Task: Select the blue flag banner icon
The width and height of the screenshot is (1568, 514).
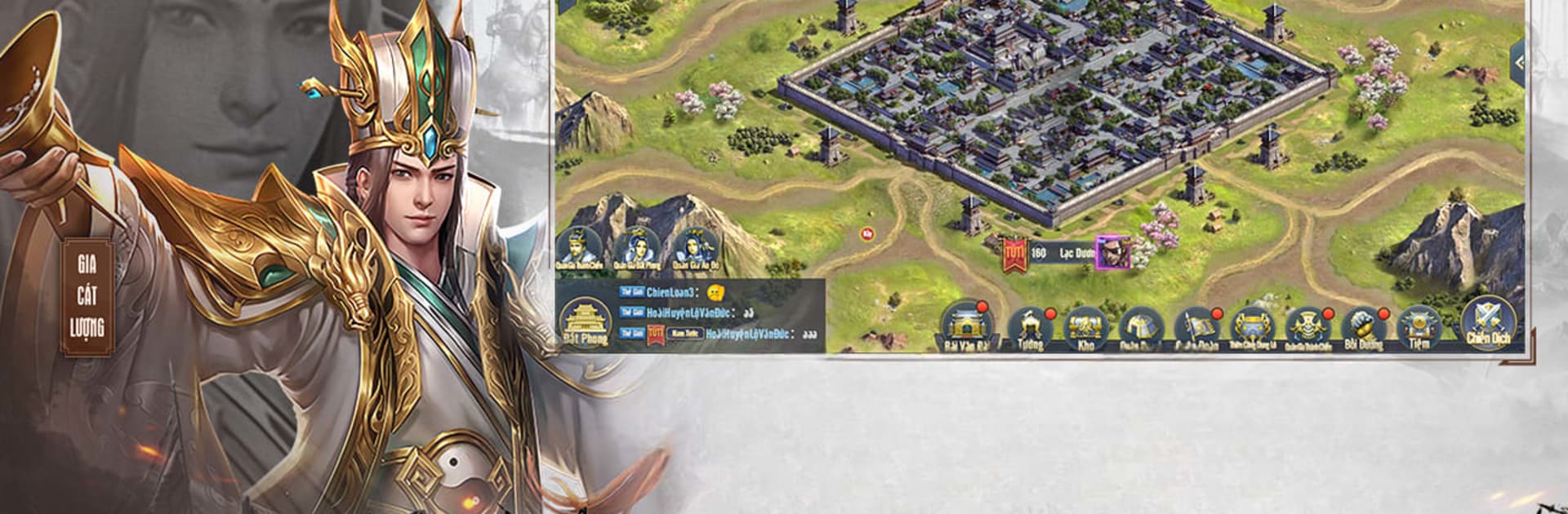Action: (1196, 327)
